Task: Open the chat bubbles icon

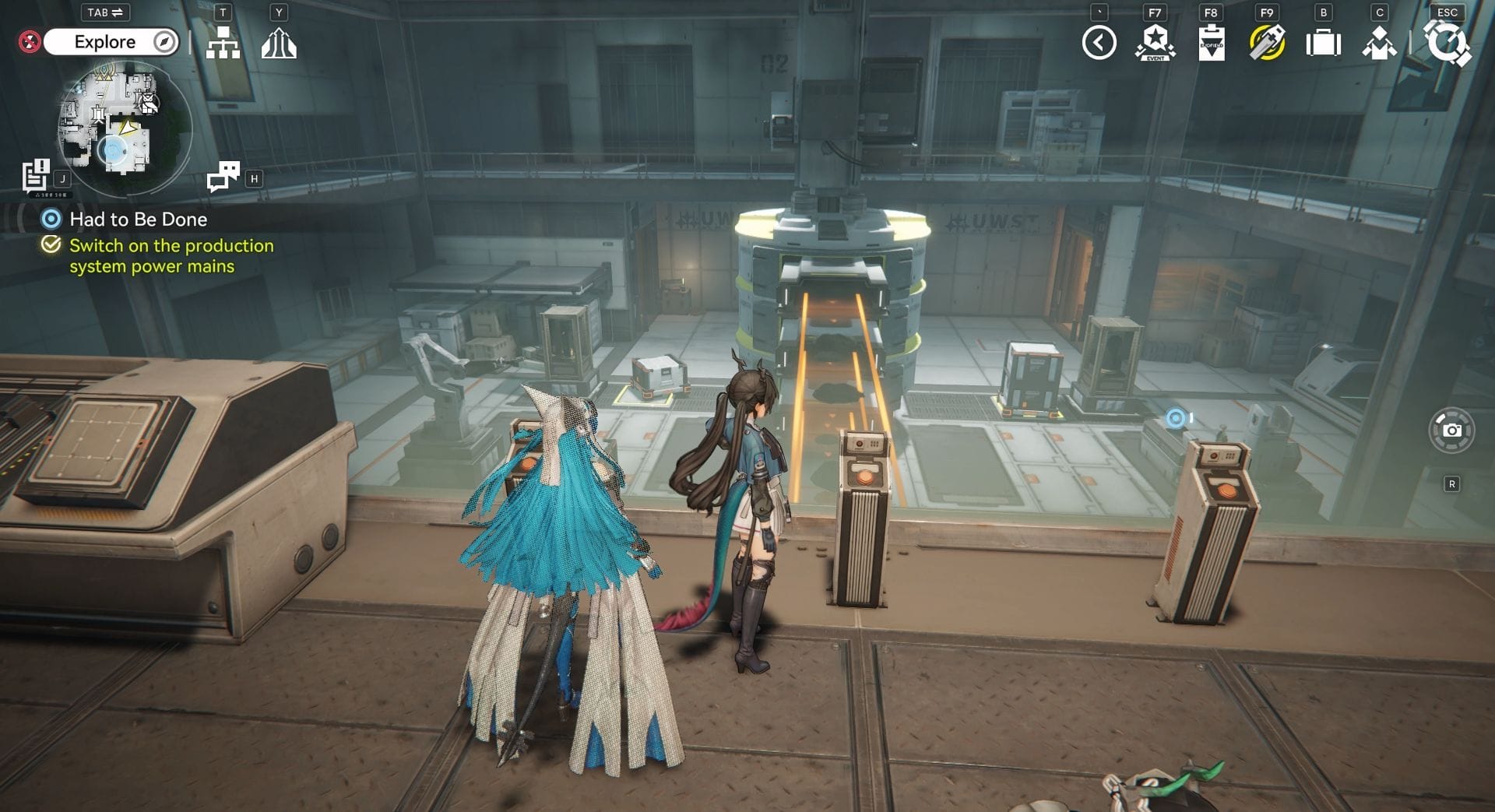Action: (x=223, y=177)
